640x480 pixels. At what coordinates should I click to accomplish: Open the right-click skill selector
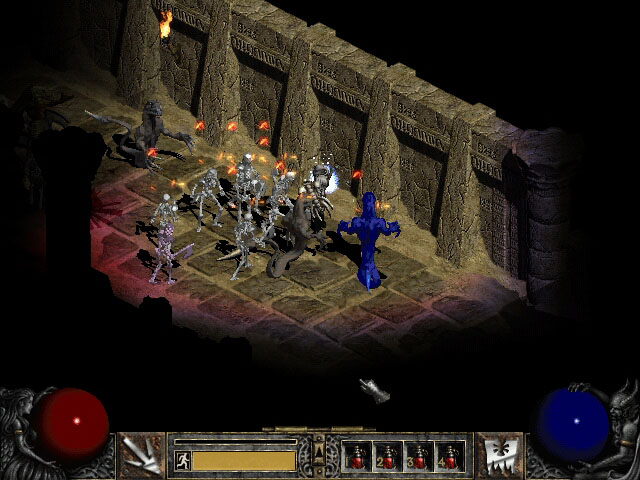[497, 455]
